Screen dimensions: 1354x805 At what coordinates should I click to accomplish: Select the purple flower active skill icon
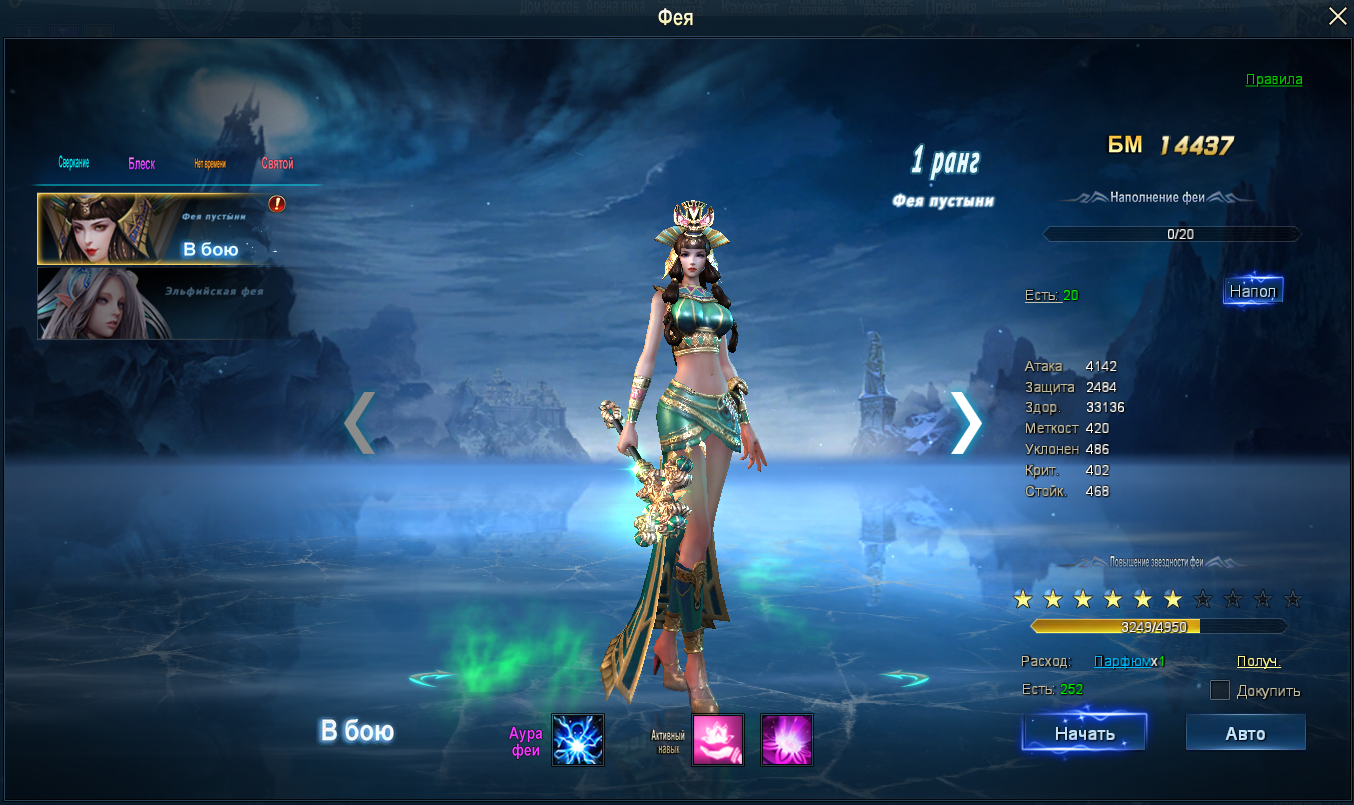point(787,740)
